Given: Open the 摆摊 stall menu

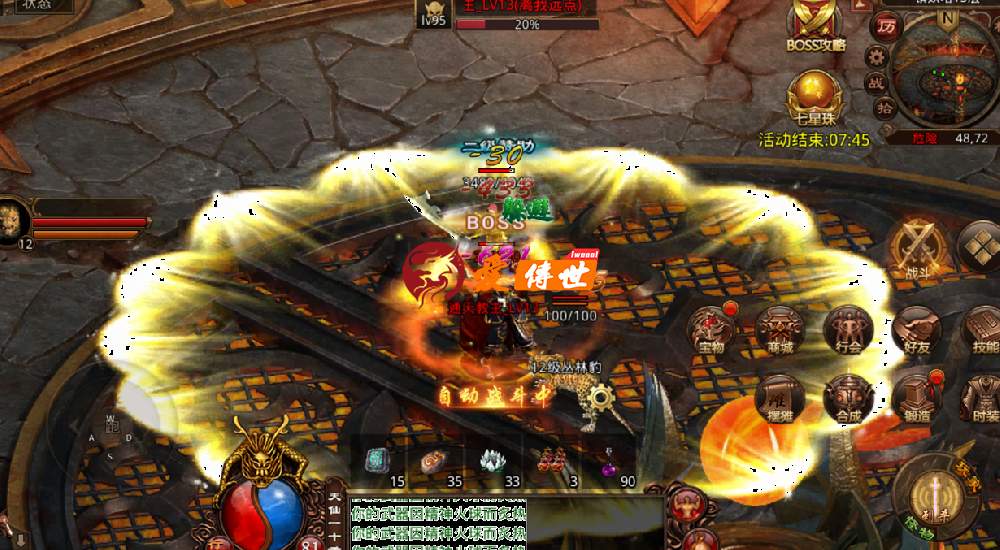Looking at the screenshot, I should tap(779, 397).
